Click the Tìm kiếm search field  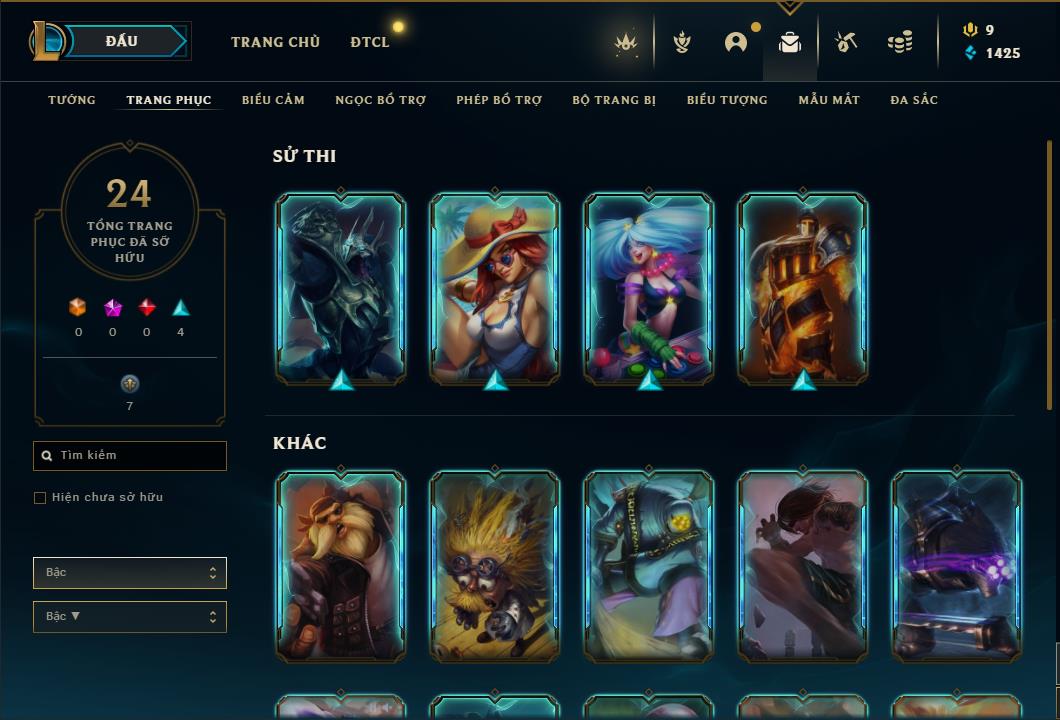pyautogui.click(x=130, y=456)
